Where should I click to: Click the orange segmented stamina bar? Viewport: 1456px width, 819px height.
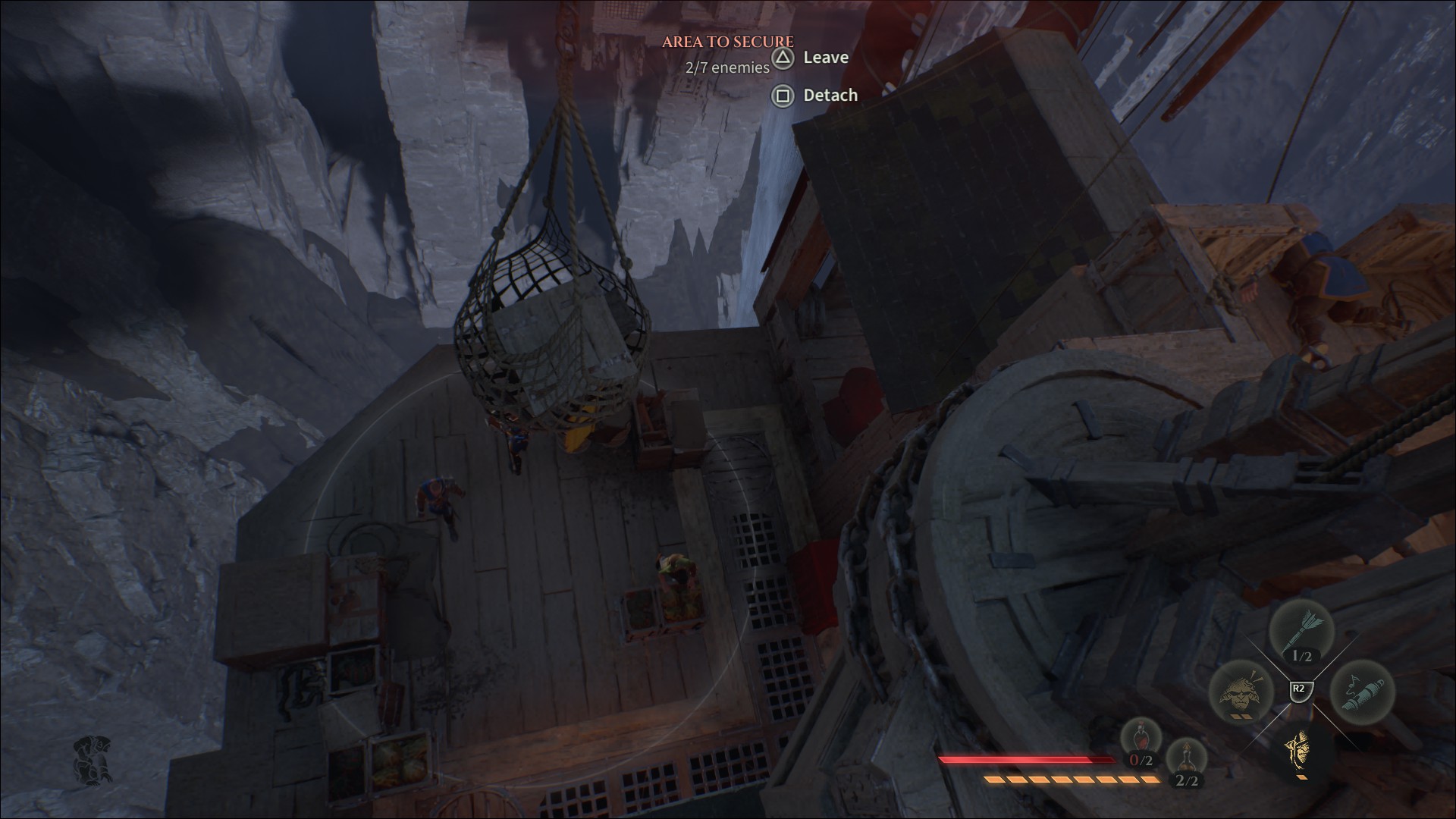click(x=1063, y=780)
